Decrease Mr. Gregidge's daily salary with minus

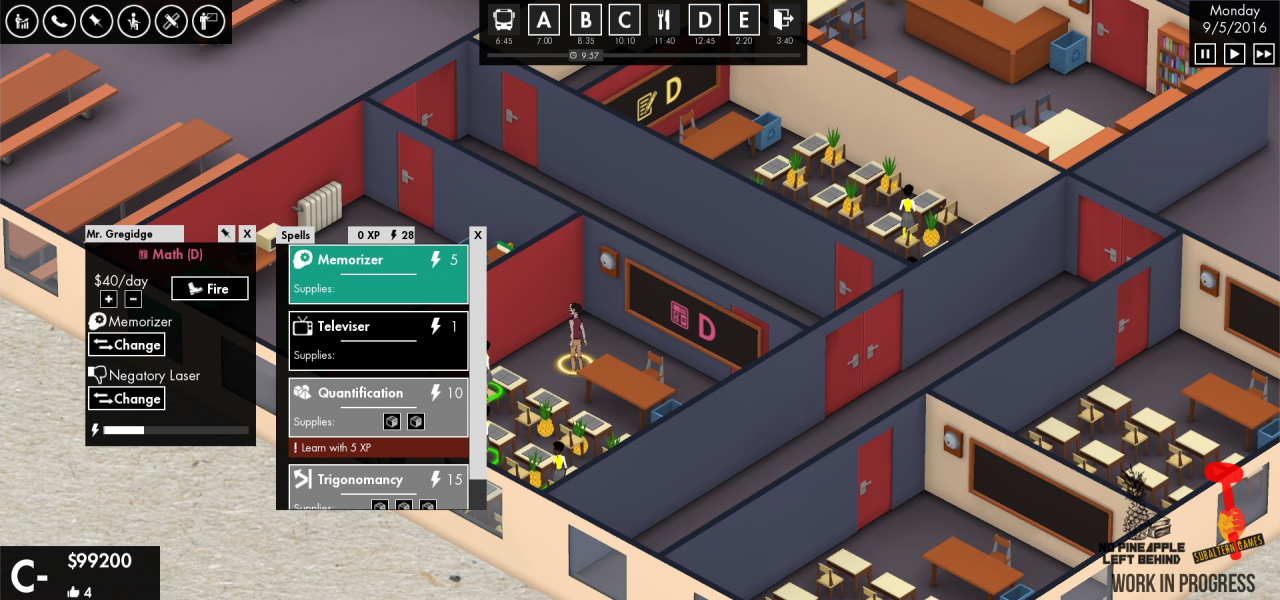coord(133,299)
